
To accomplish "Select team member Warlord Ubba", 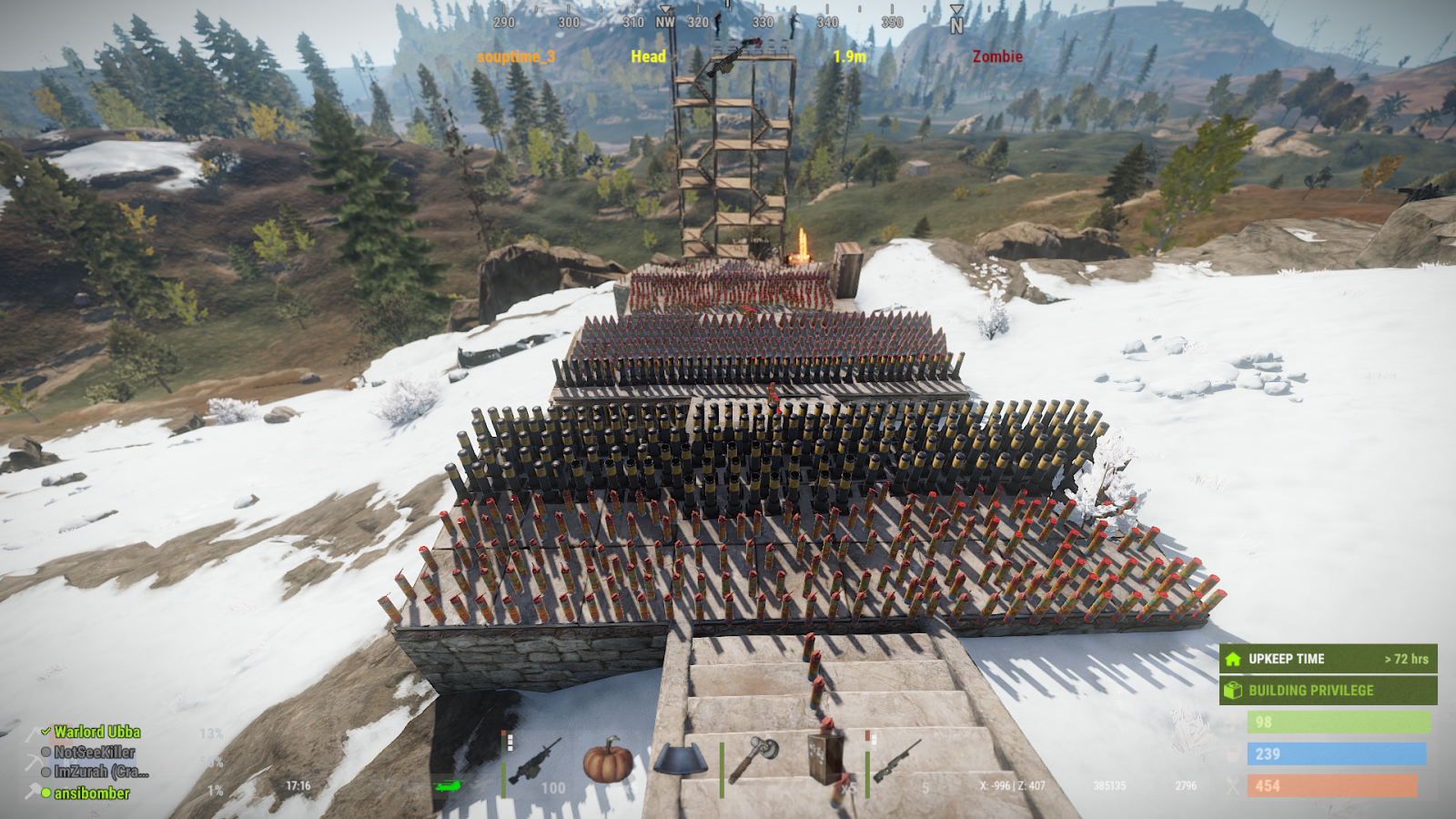I will (96, 732).
